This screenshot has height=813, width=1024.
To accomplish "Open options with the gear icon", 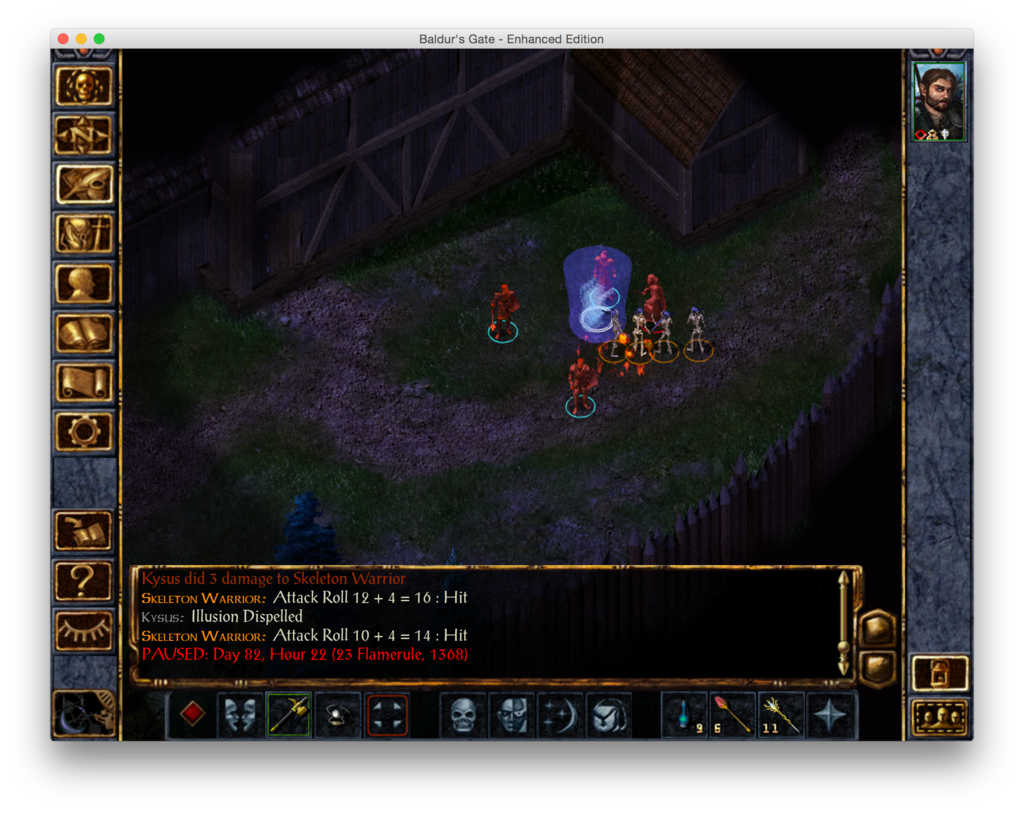I will pyautogui.click(x=84, y=431).
